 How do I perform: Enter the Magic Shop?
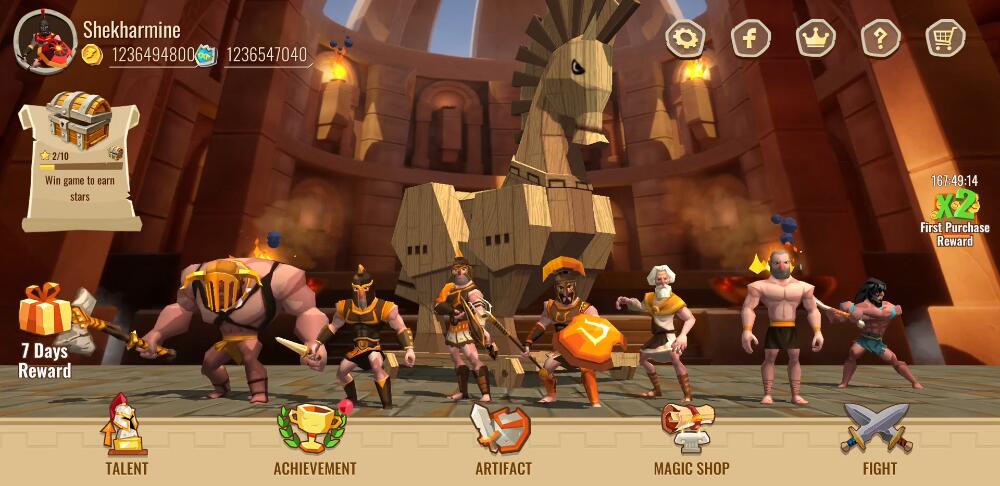coord(691,435)
